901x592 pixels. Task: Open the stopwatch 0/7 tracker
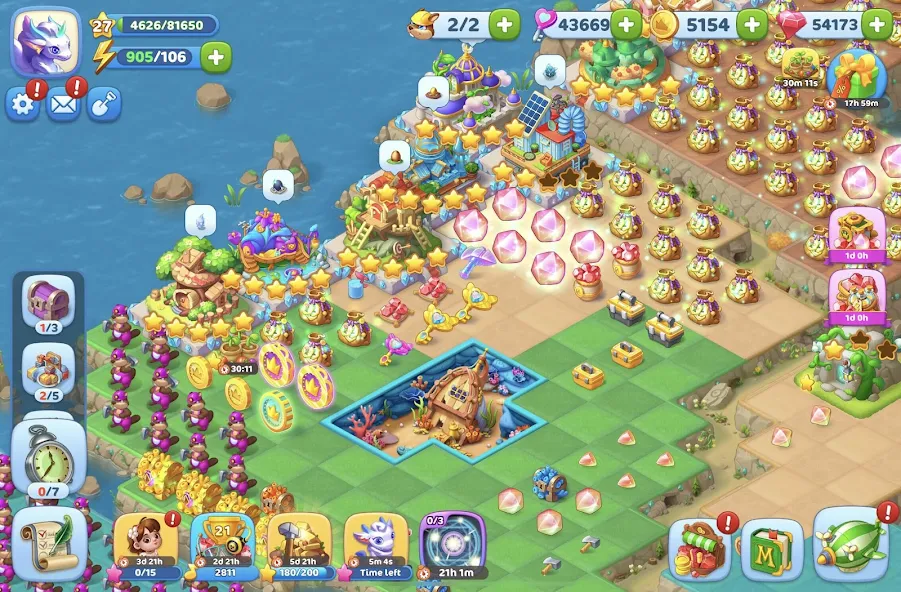tap(49, 459)
